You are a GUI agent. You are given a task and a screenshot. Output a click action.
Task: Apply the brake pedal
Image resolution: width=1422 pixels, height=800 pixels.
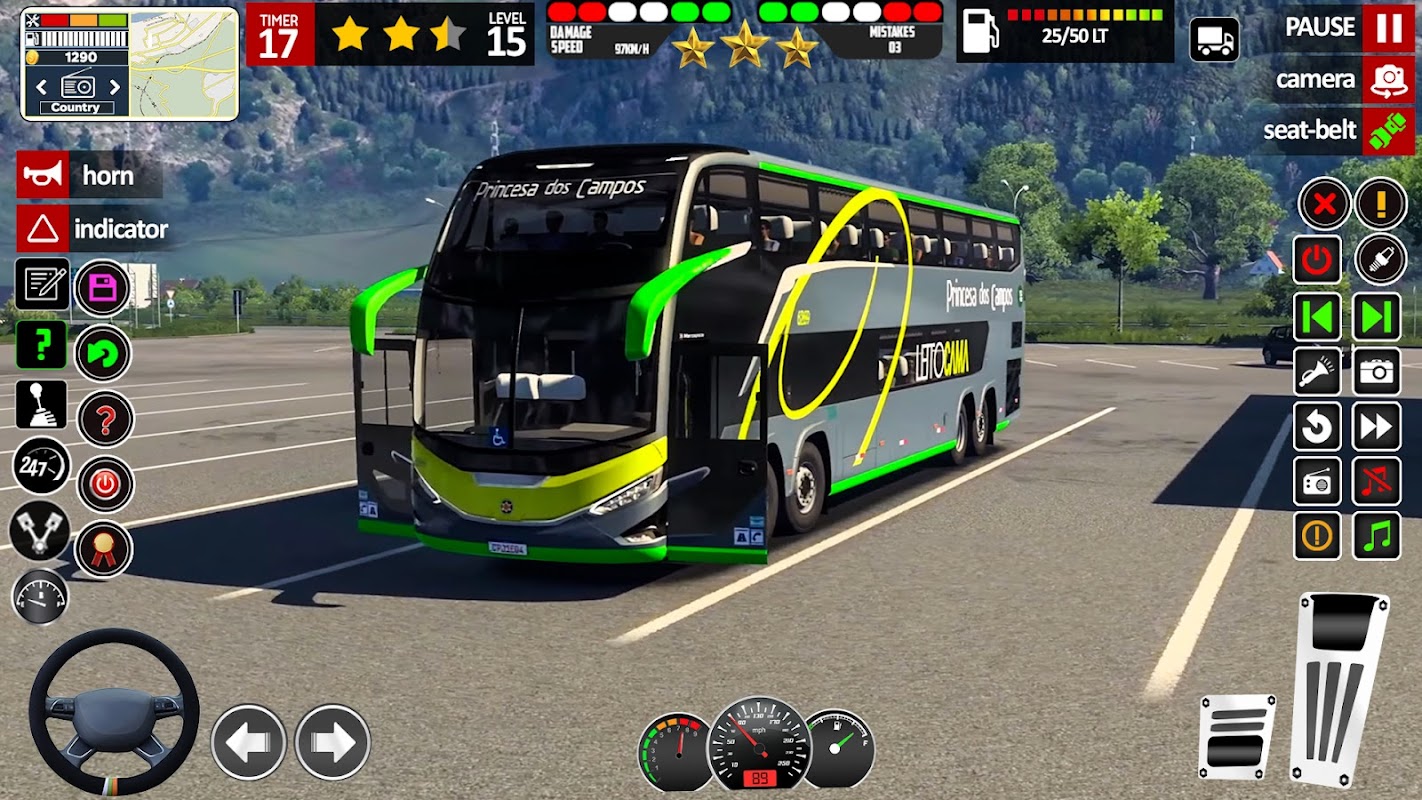[x=1237, y=737]
